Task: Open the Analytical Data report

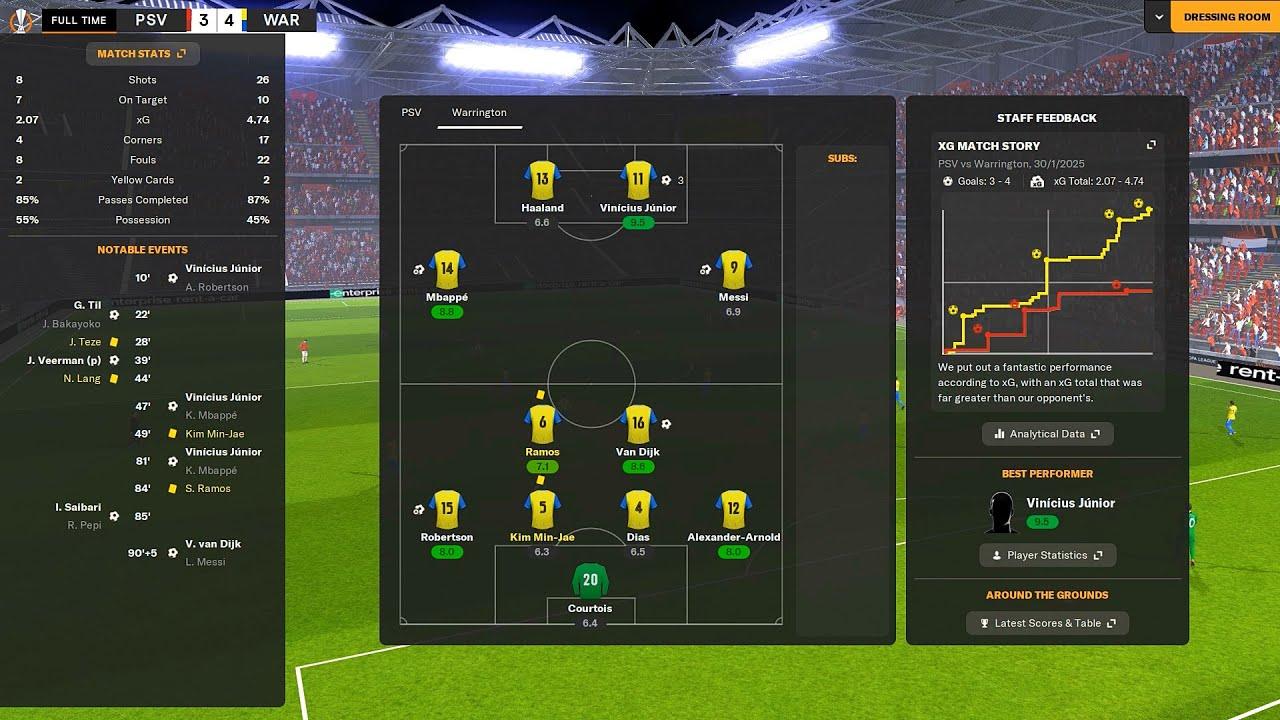Action: (x=1047, y=434)
